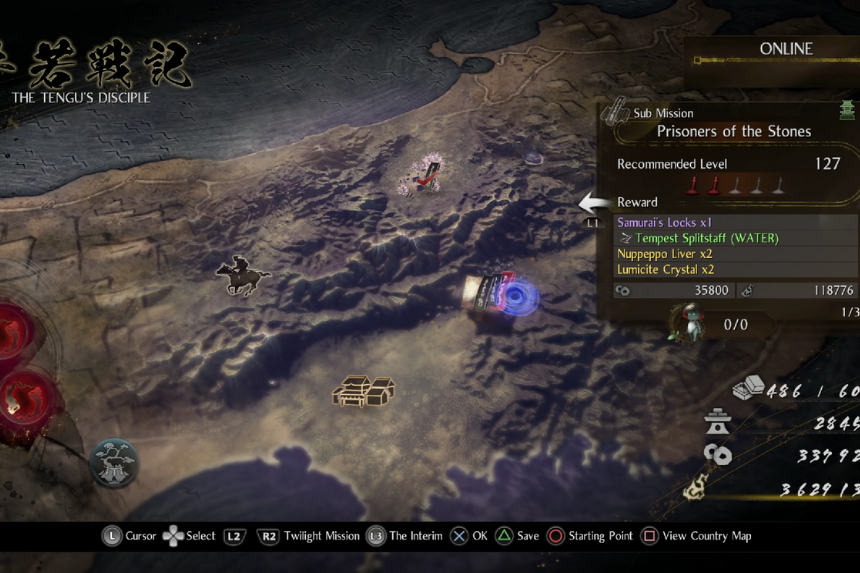Select the Nuppeppo Liver reward entry

coord(664,254)
